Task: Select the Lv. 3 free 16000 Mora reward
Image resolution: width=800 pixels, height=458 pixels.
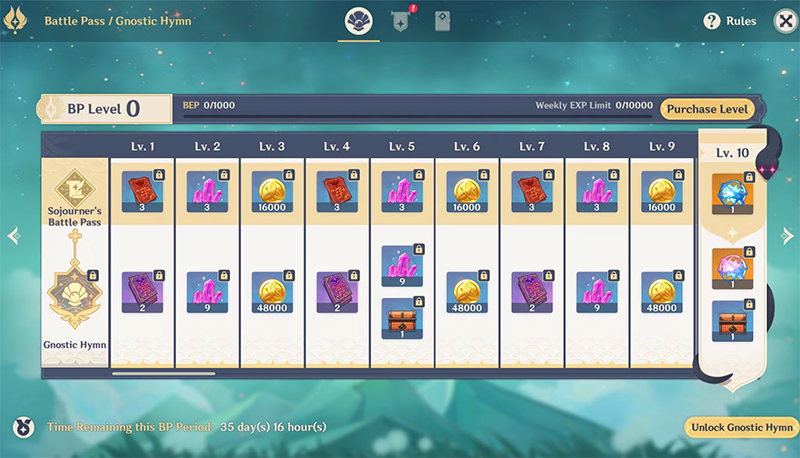Action: click(272, 191)
